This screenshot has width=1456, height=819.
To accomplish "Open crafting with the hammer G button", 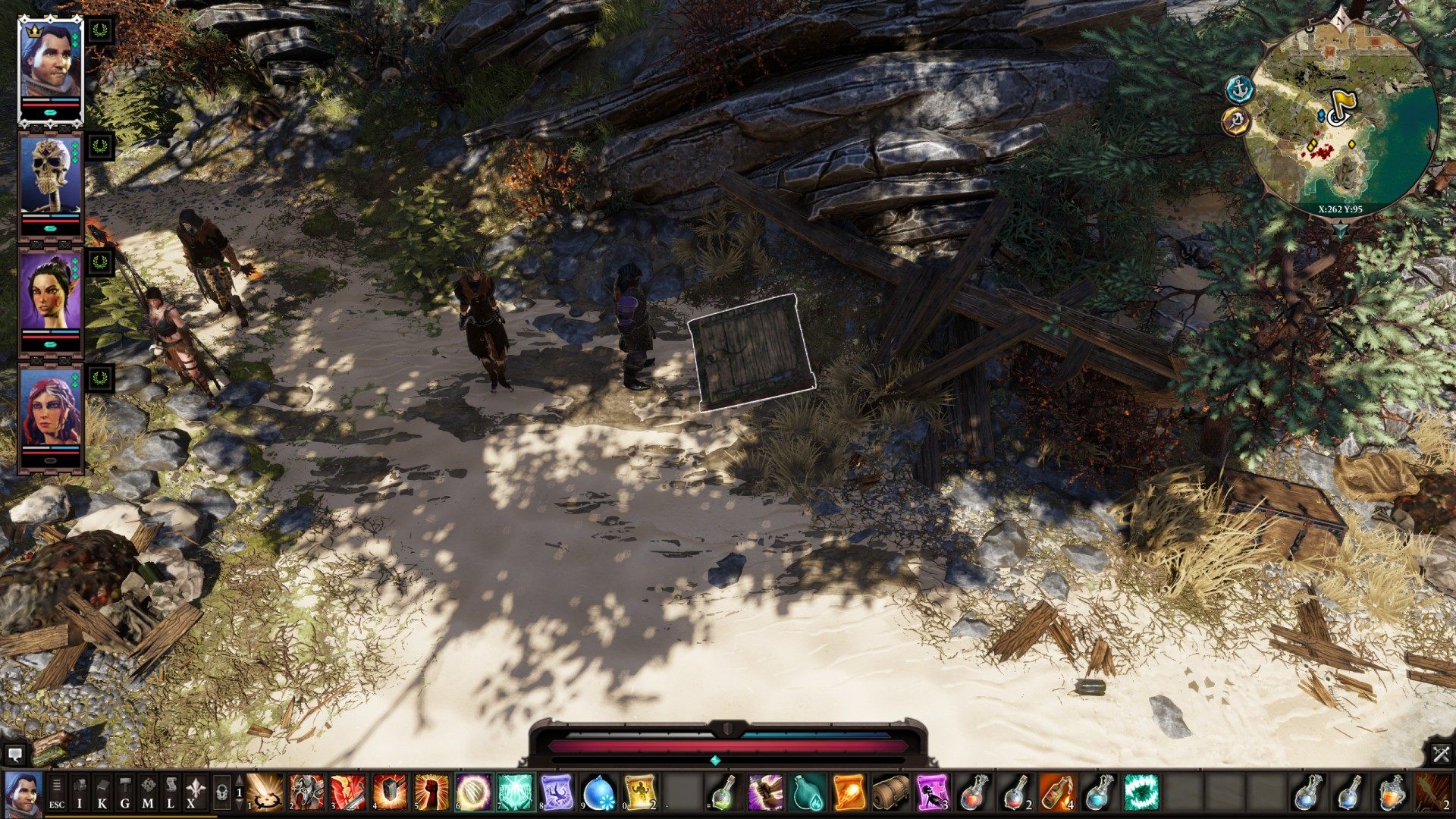I will pos(125,792).
